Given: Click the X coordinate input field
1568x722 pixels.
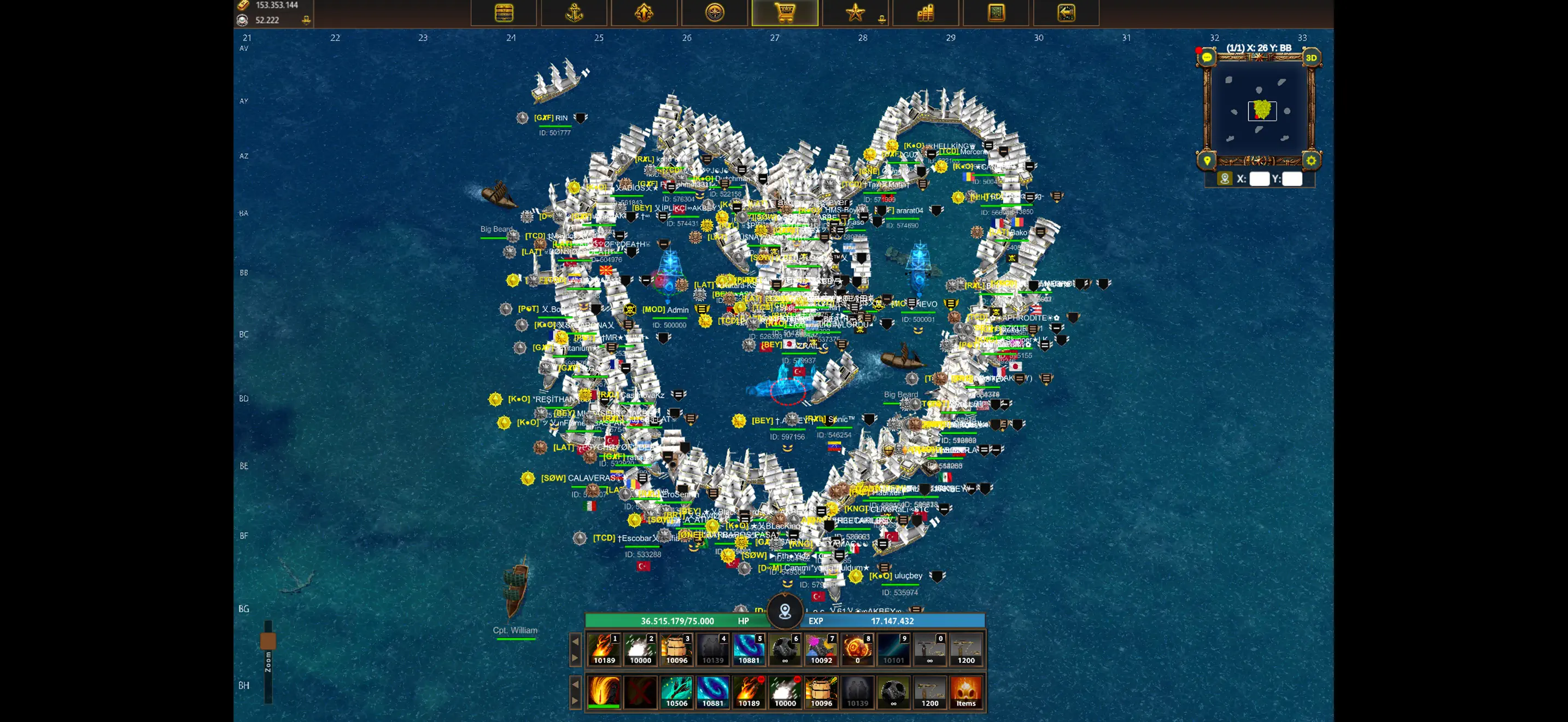Looking at the screenshot, I should click(x=1259, y=179).
